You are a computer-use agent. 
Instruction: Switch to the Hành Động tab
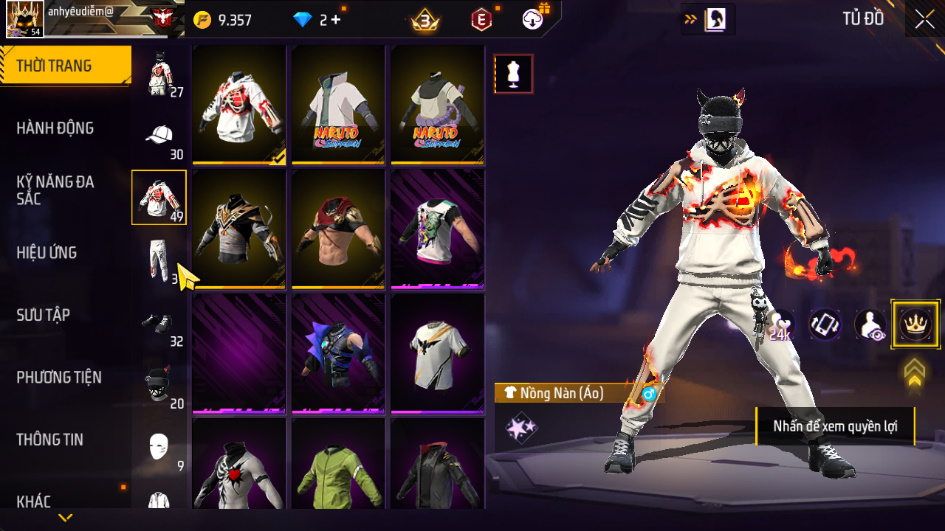point(55,128)
